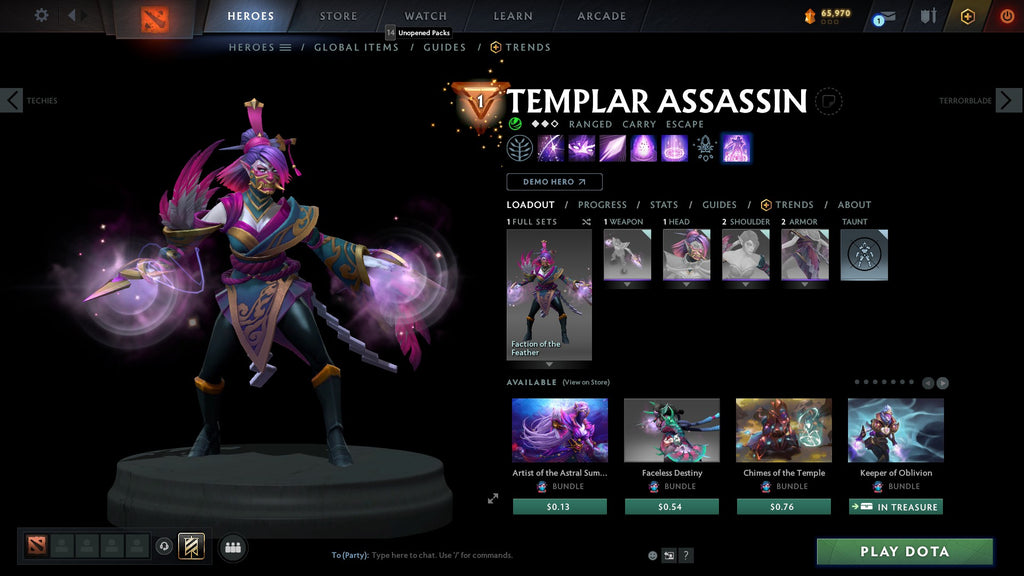Open the settings gear icon
Screen dimensions: 1024x576
tap(41, 15)
